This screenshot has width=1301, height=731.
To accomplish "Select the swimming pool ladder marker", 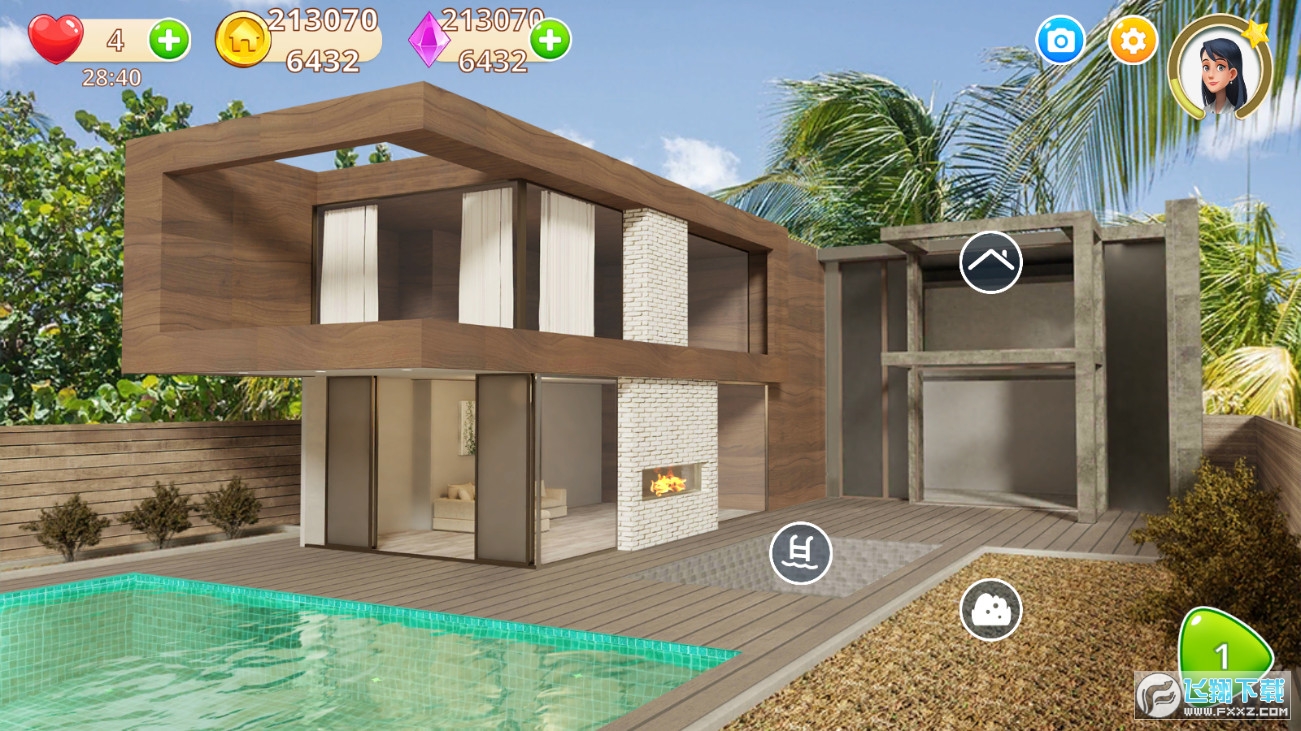I will [x=800, y=552].
